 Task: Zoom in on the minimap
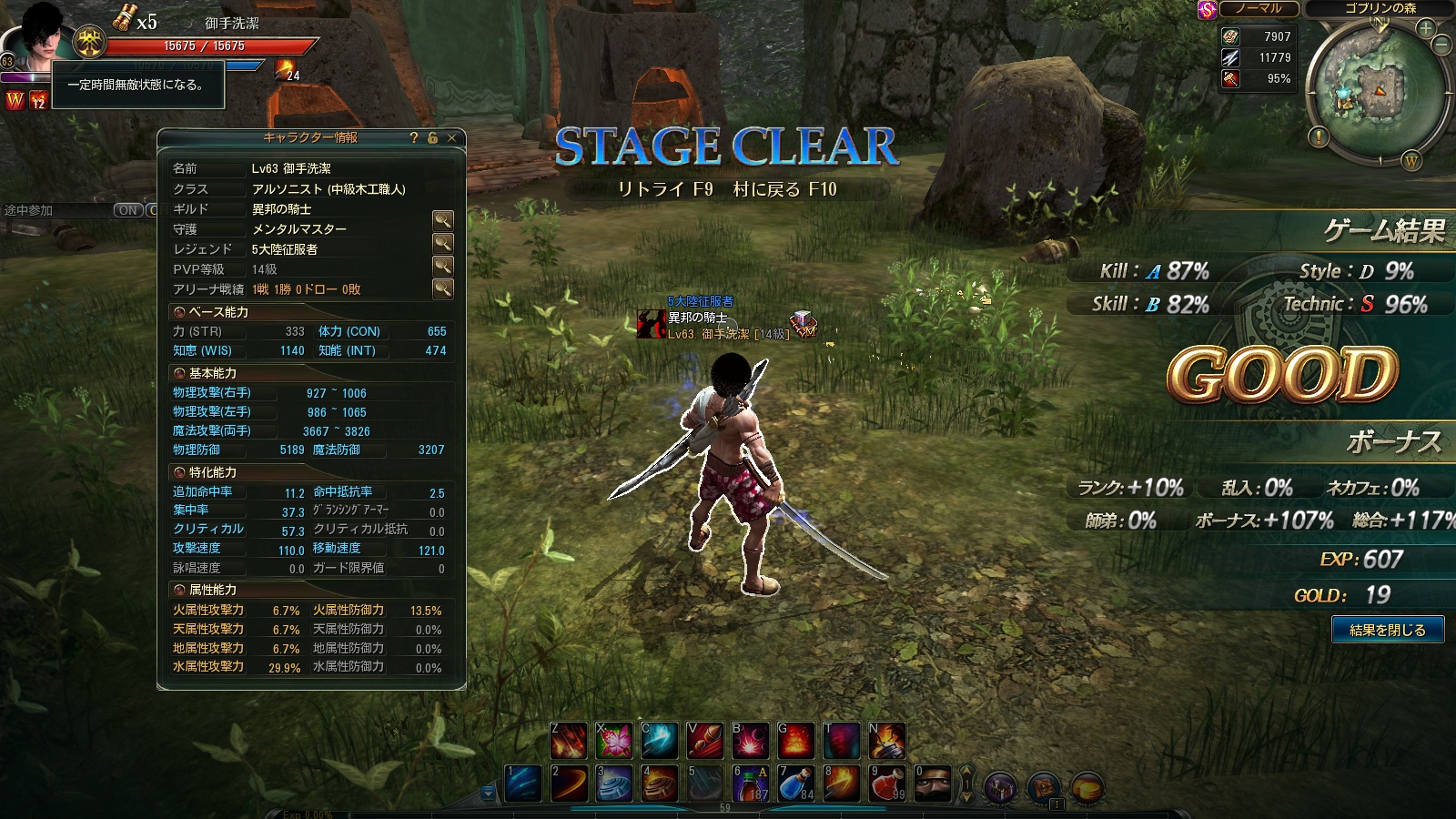coord(1425,29)
